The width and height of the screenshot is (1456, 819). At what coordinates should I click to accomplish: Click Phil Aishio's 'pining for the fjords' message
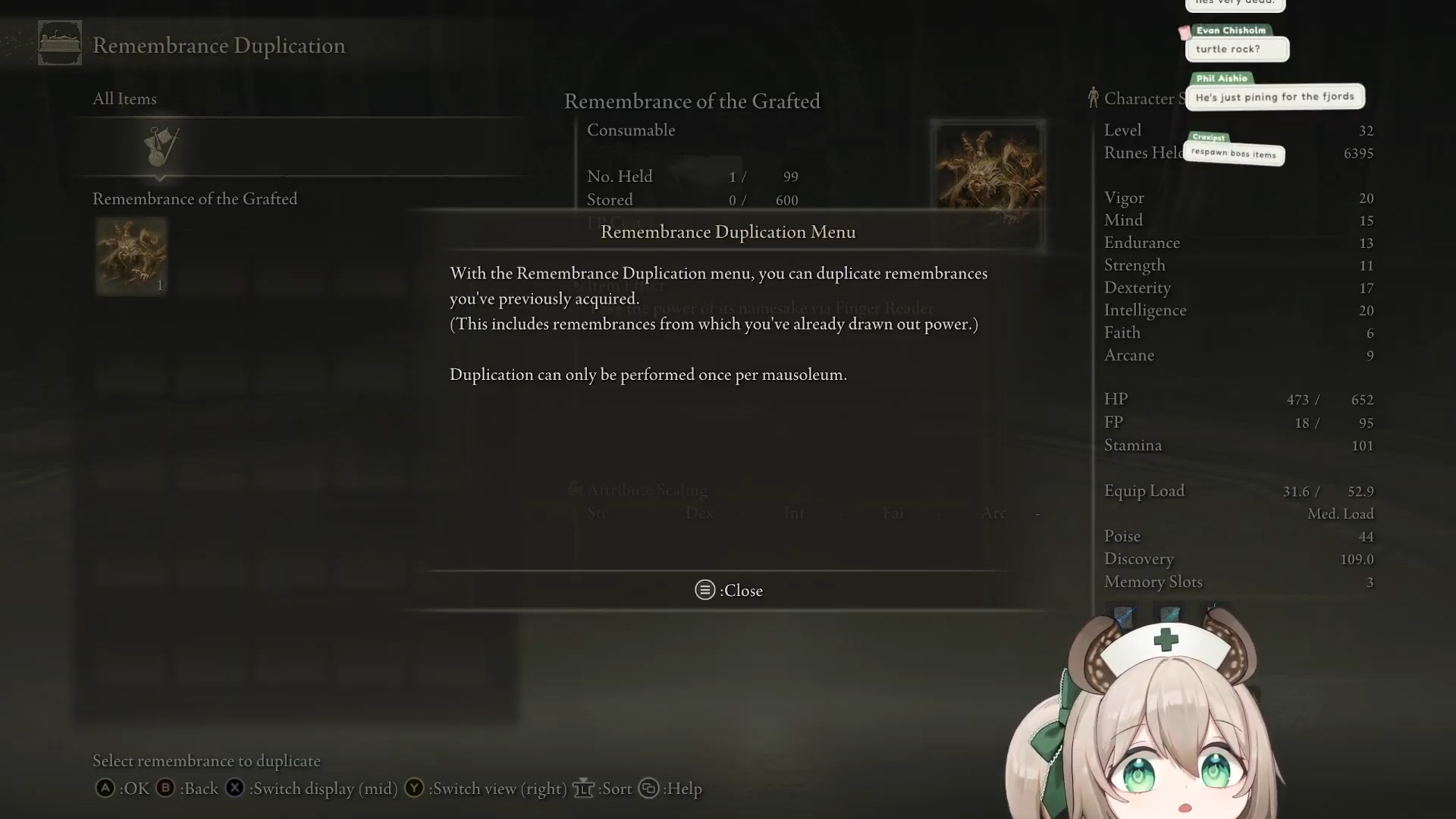point(1274,97)
